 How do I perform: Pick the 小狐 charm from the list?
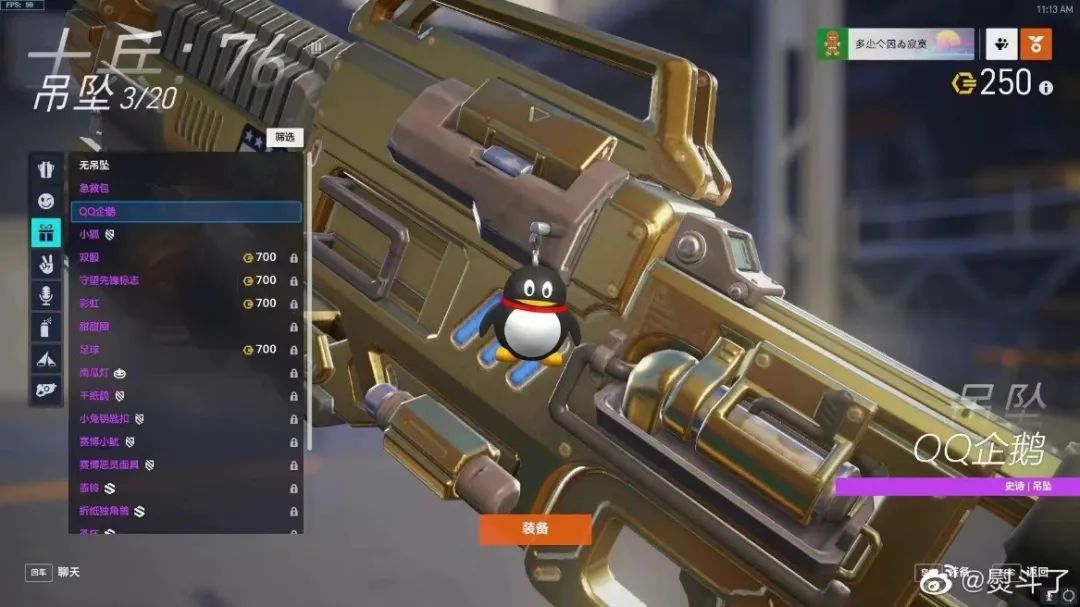tap(185, 234)
